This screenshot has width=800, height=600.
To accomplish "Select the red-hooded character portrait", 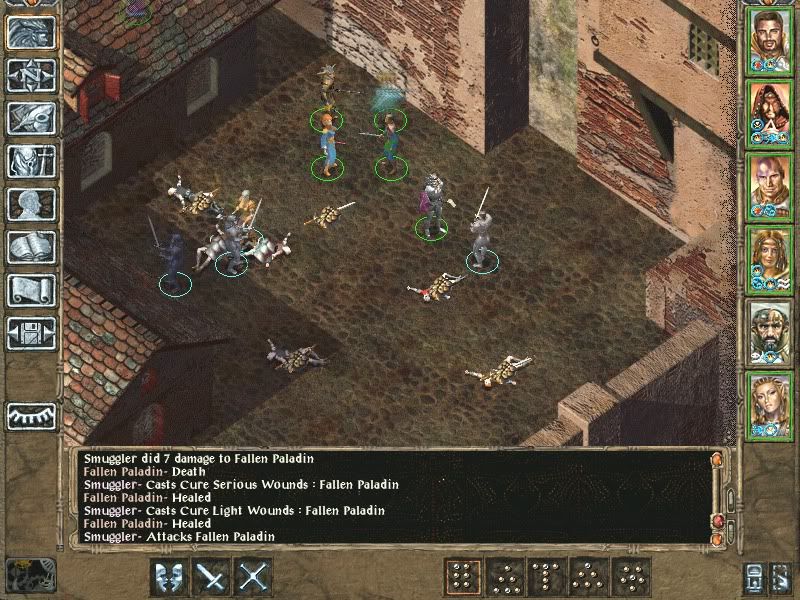I will click(769, 112).
